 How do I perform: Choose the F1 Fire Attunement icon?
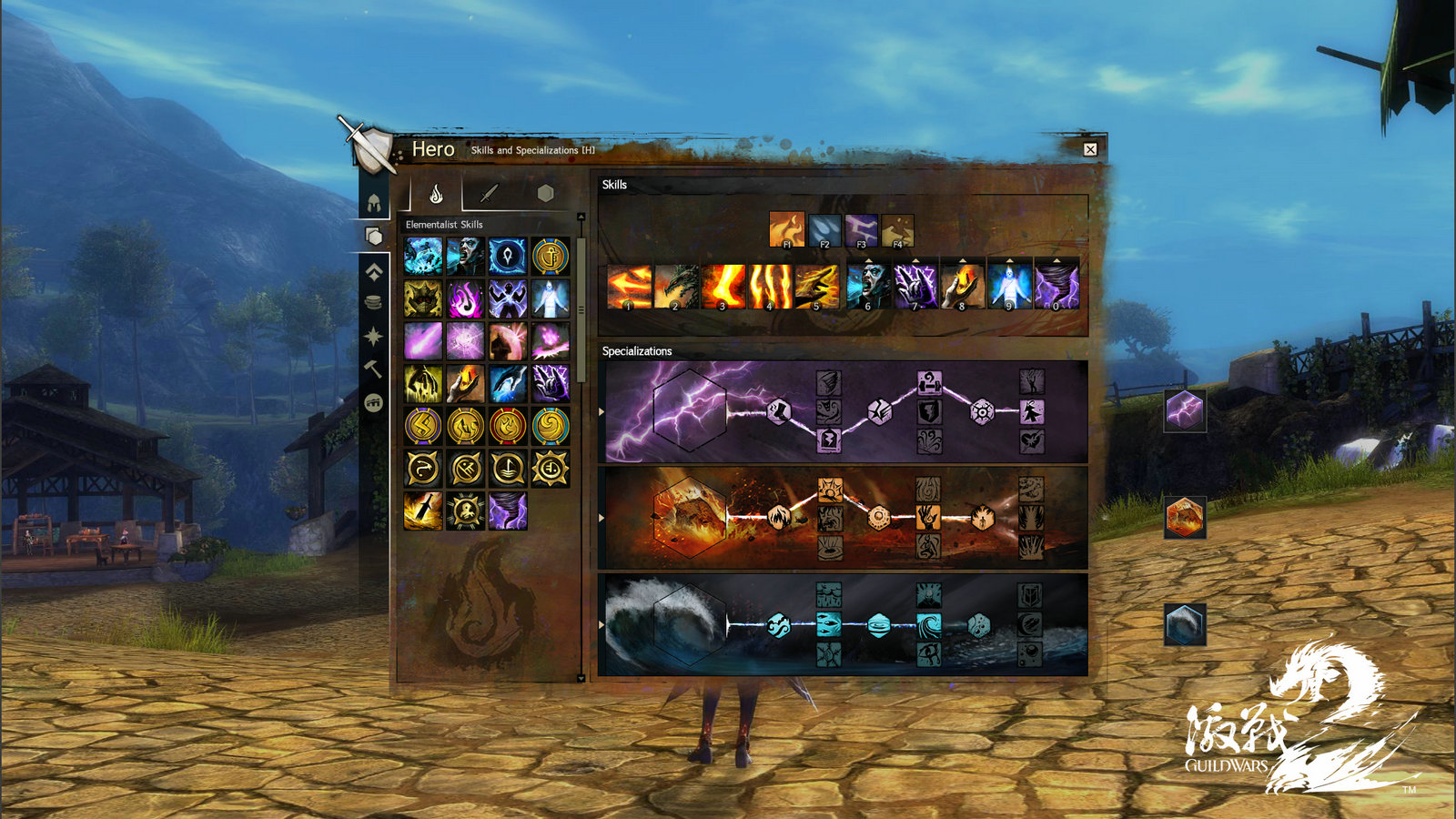click(786, 230)
